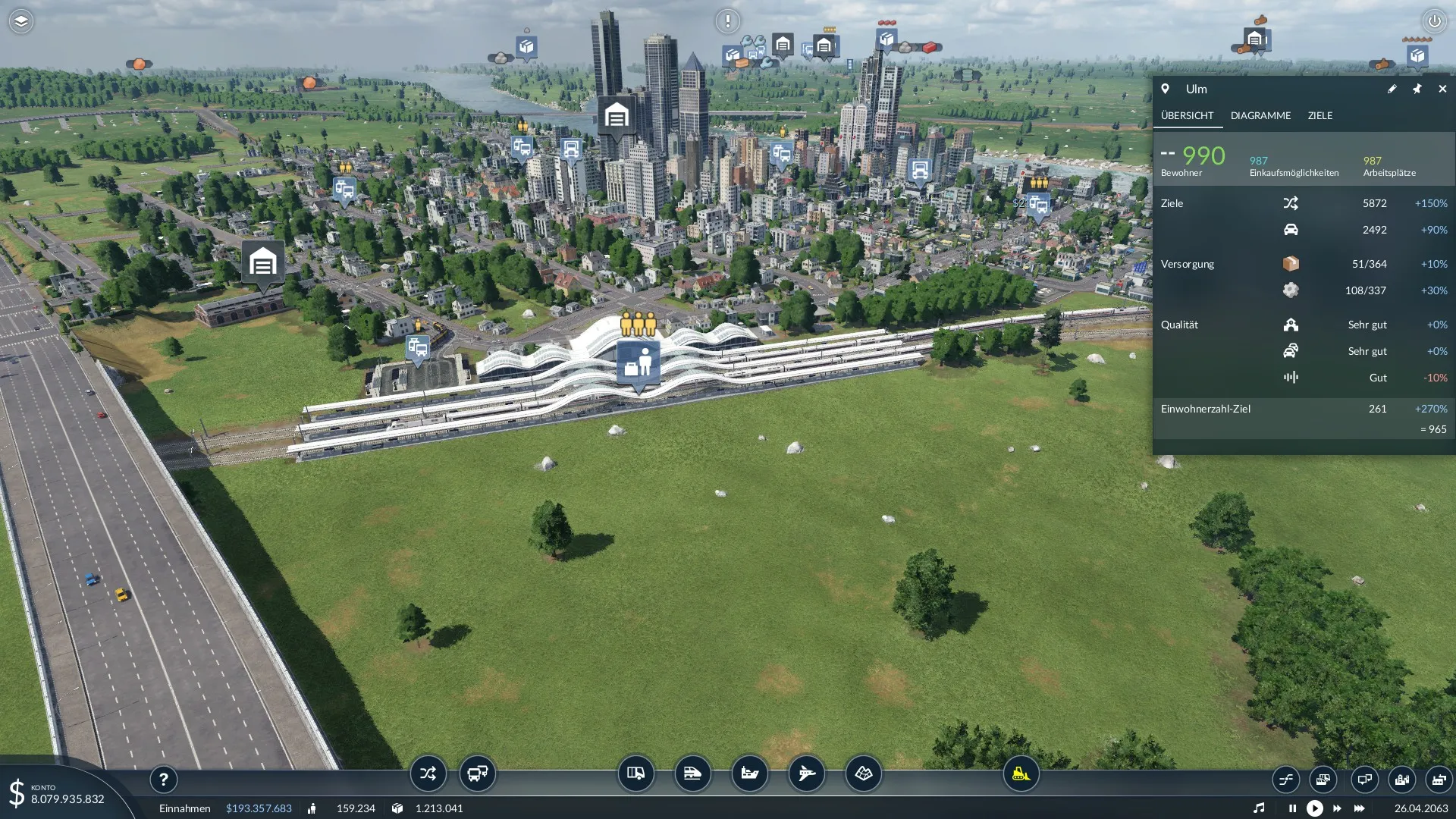Open the music note player
The image size is (1456, 819).
tap(1259, 808)
